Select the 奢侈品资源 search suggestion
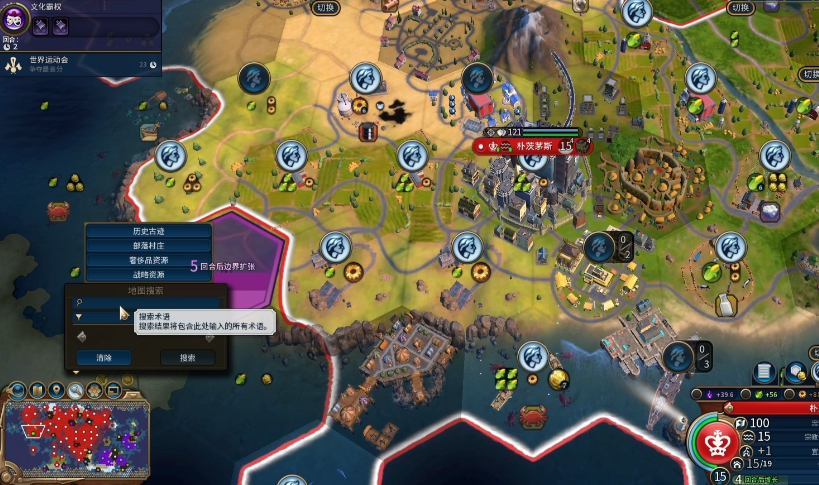This screenshot has height=485, width=819. click(x=148, y=260)
